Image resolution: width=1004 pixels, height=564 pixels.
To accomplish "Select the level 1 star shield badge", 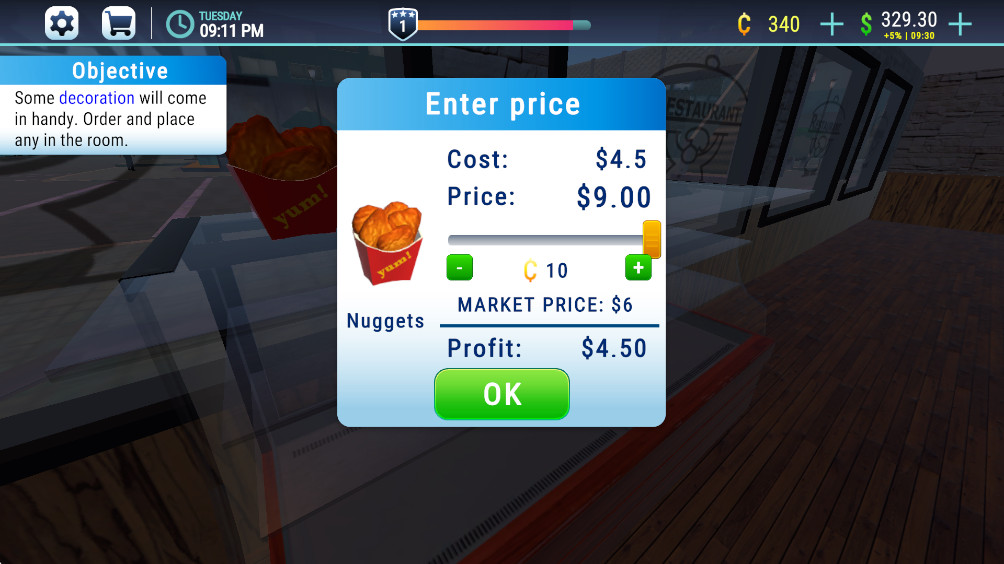I will [402, 23].
